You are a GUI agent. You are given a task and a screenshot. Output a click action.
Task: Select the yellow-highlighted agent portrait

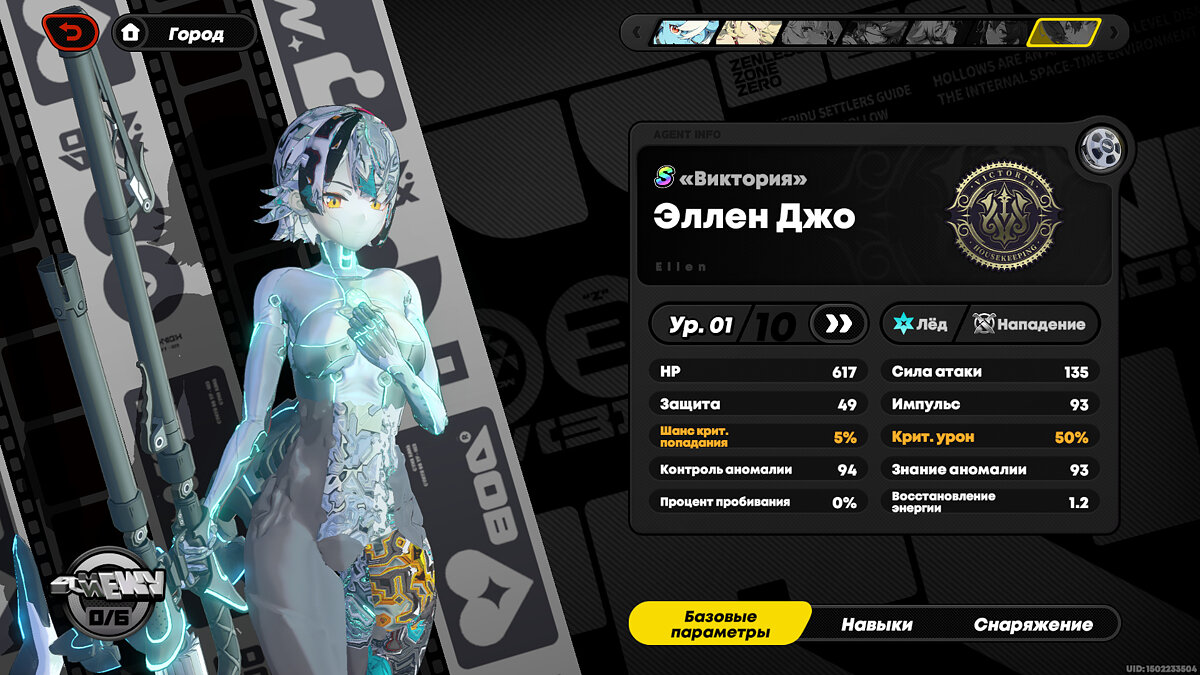[x=1063, y=33]
